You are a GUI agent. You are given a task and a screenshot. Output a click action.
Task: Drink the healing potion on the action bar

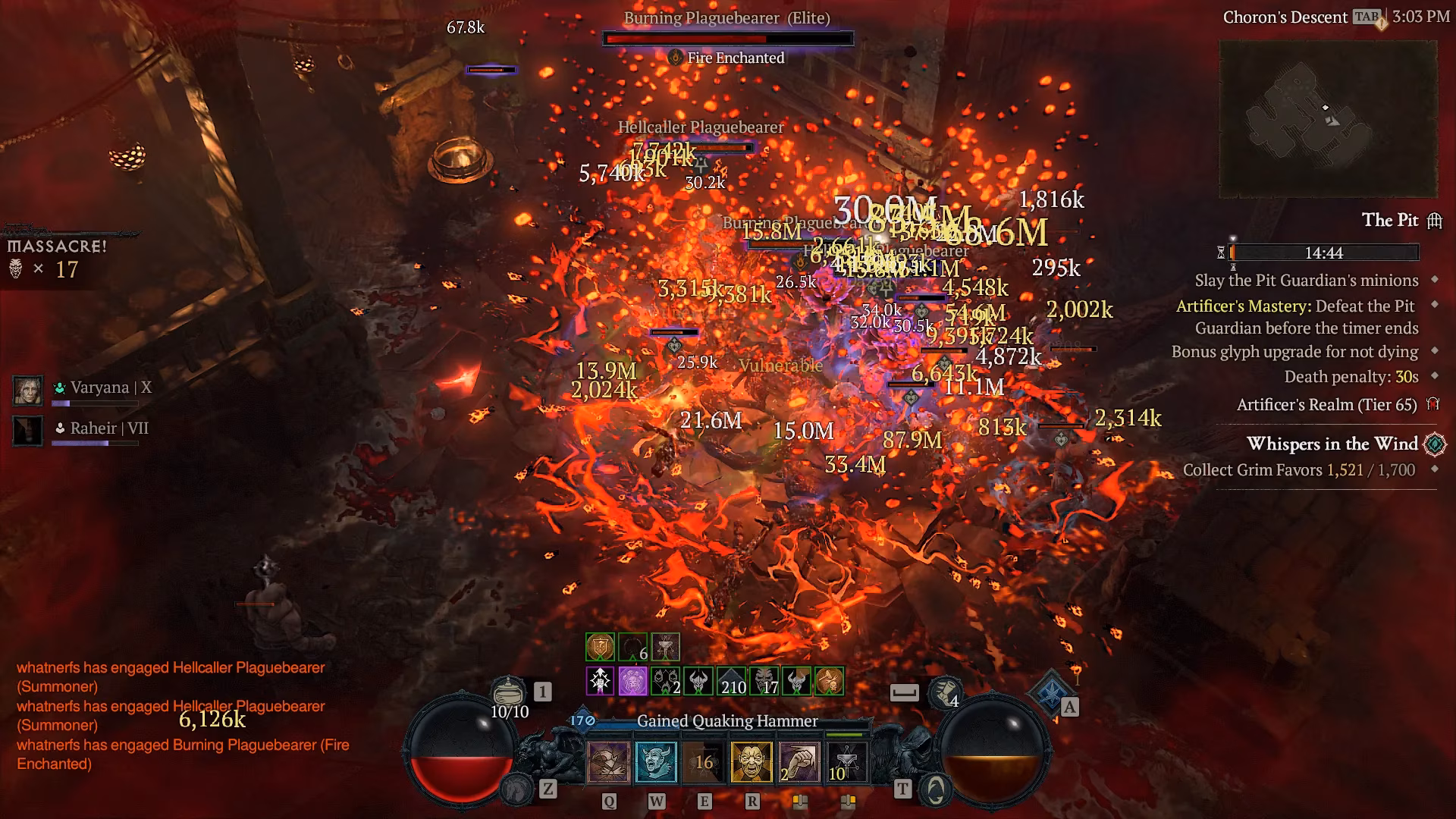[x=508, y=692]
